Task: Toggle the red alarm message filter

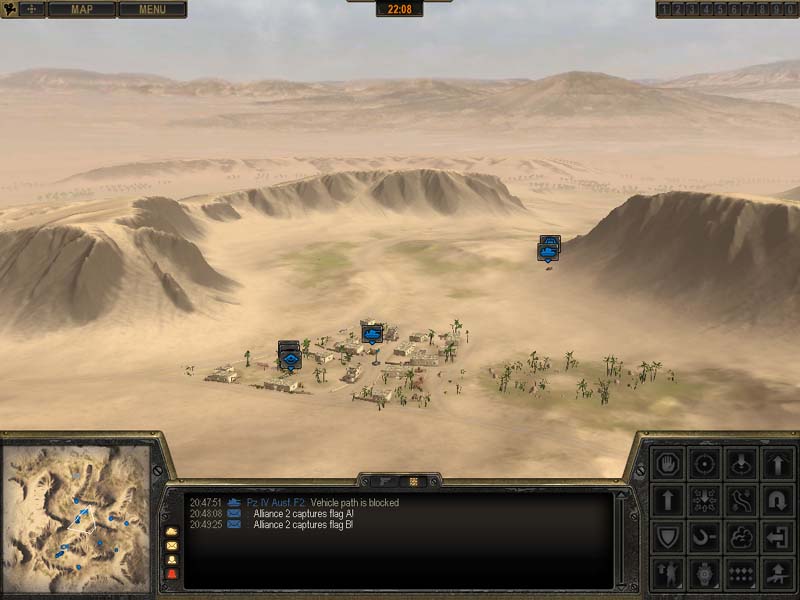Action: (x=171, y=574)
